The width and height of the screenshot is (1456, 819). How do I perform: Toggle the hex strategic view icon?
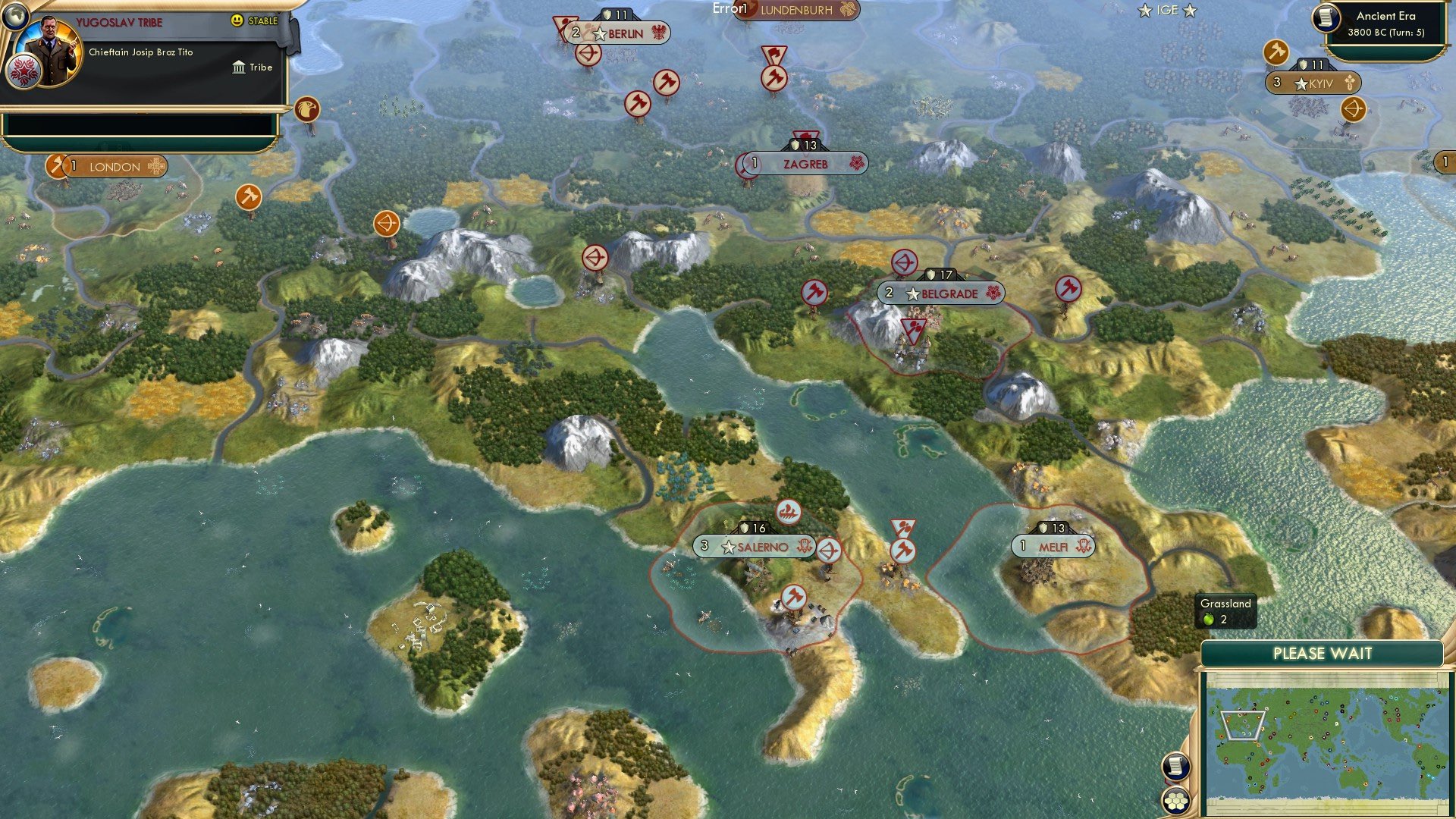tap(1176, 800)
